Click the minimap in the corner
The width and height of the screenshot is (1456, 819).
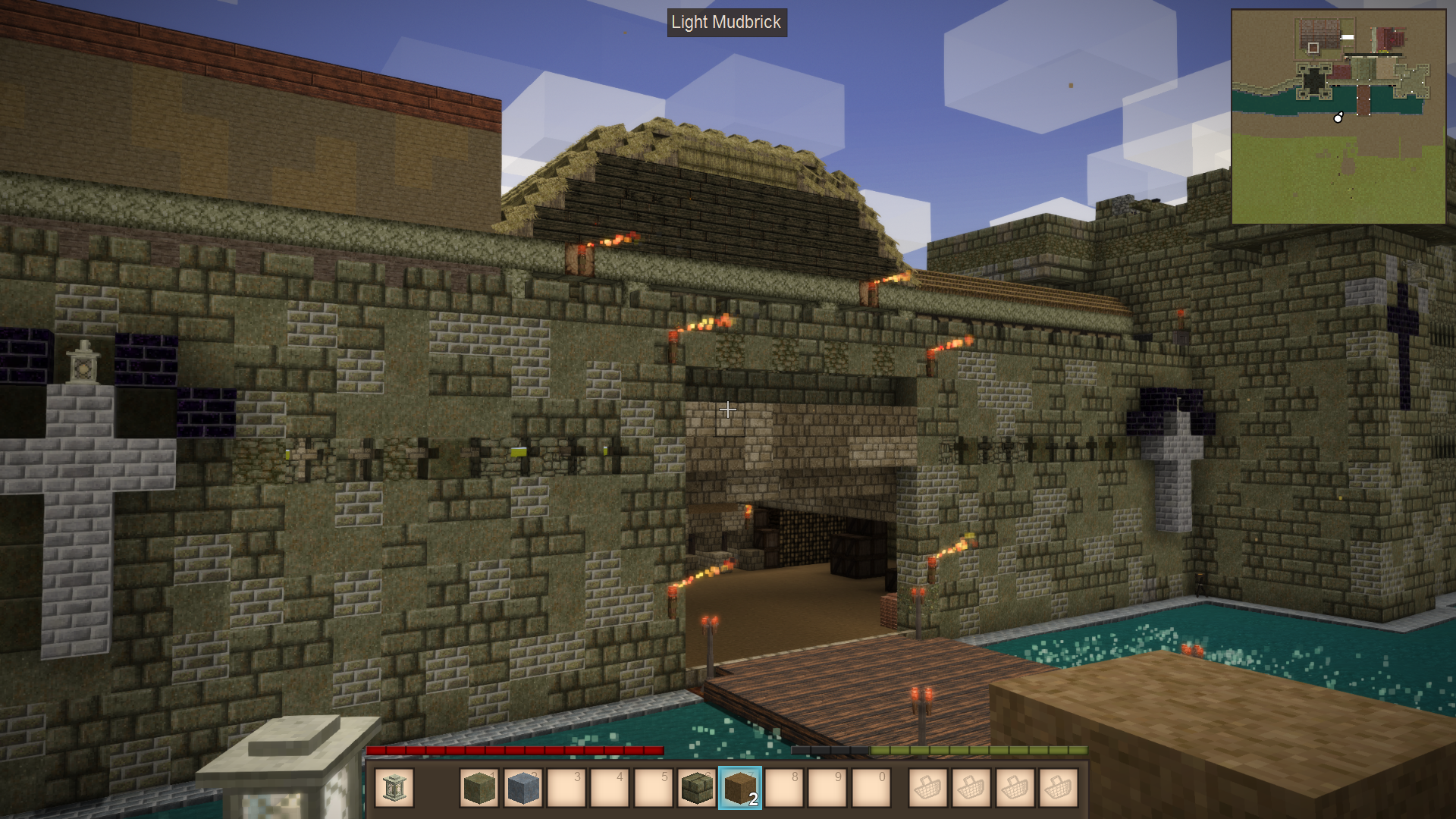tap(1338, 117)
